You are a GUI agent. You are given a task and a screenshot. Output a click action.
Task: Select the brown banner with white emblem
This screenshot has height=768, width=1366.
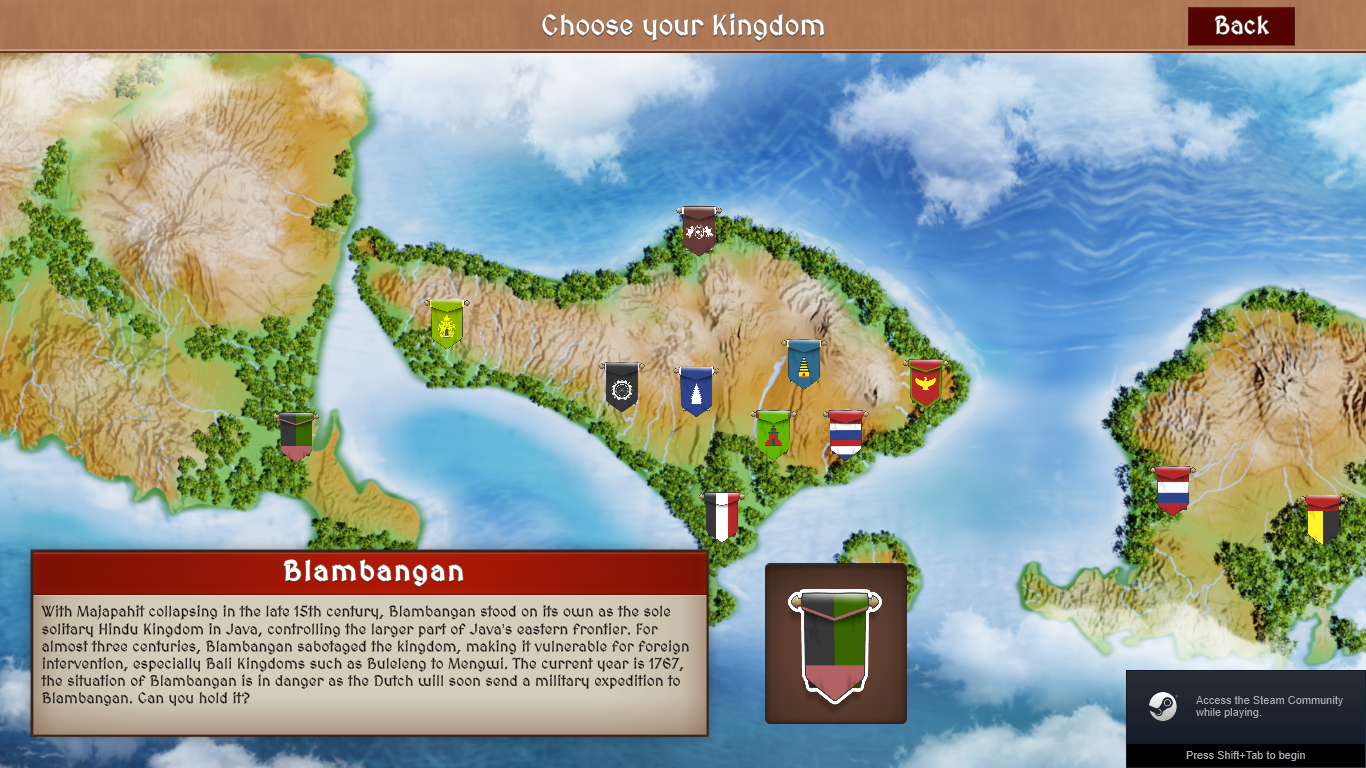[698, 232]
